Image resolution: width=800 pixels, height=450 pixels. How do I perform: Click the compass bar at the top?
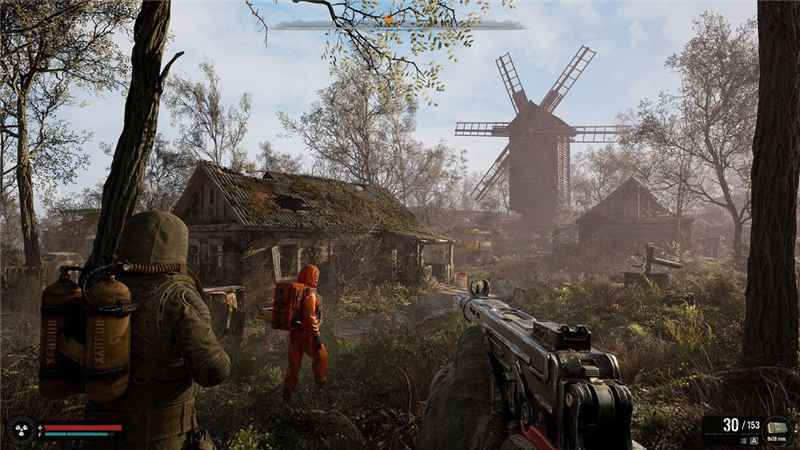(395, 25)
